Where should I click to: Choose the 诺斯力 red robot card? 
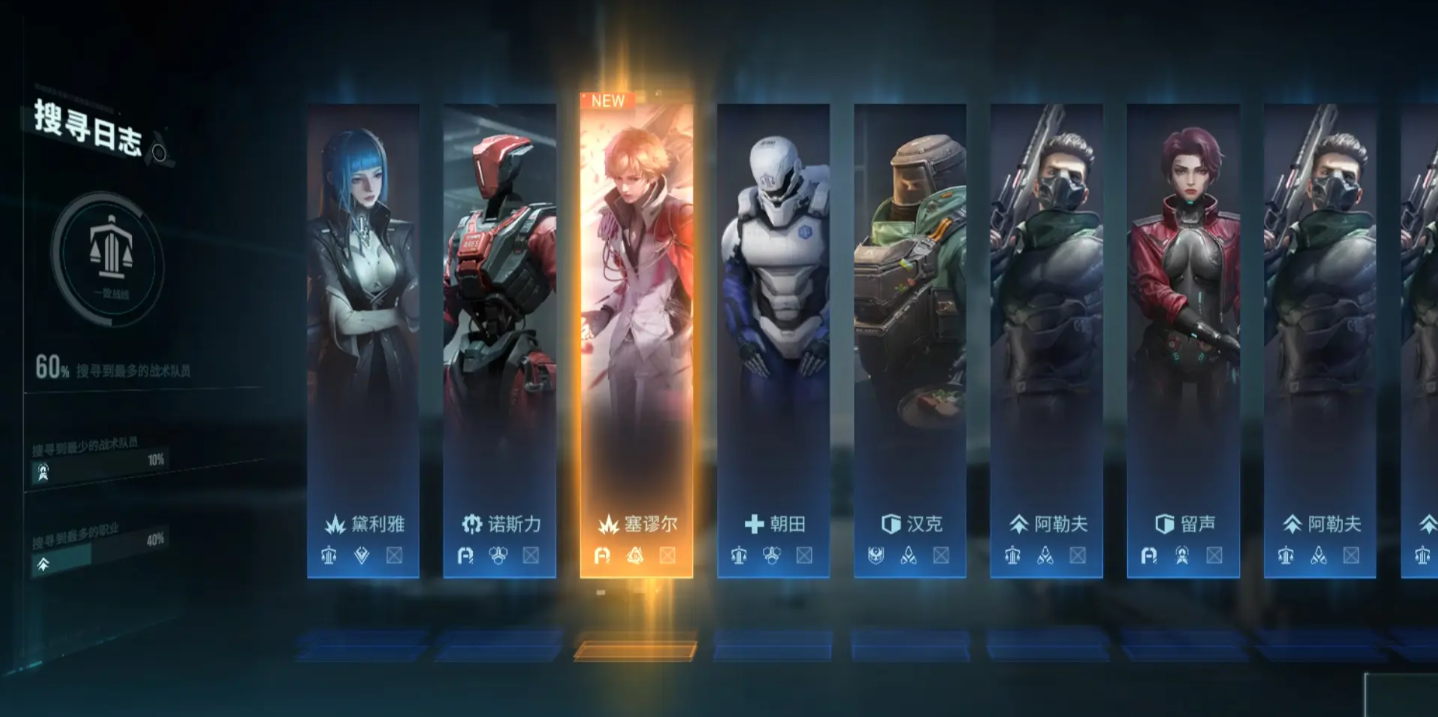[x=499, y=340]
